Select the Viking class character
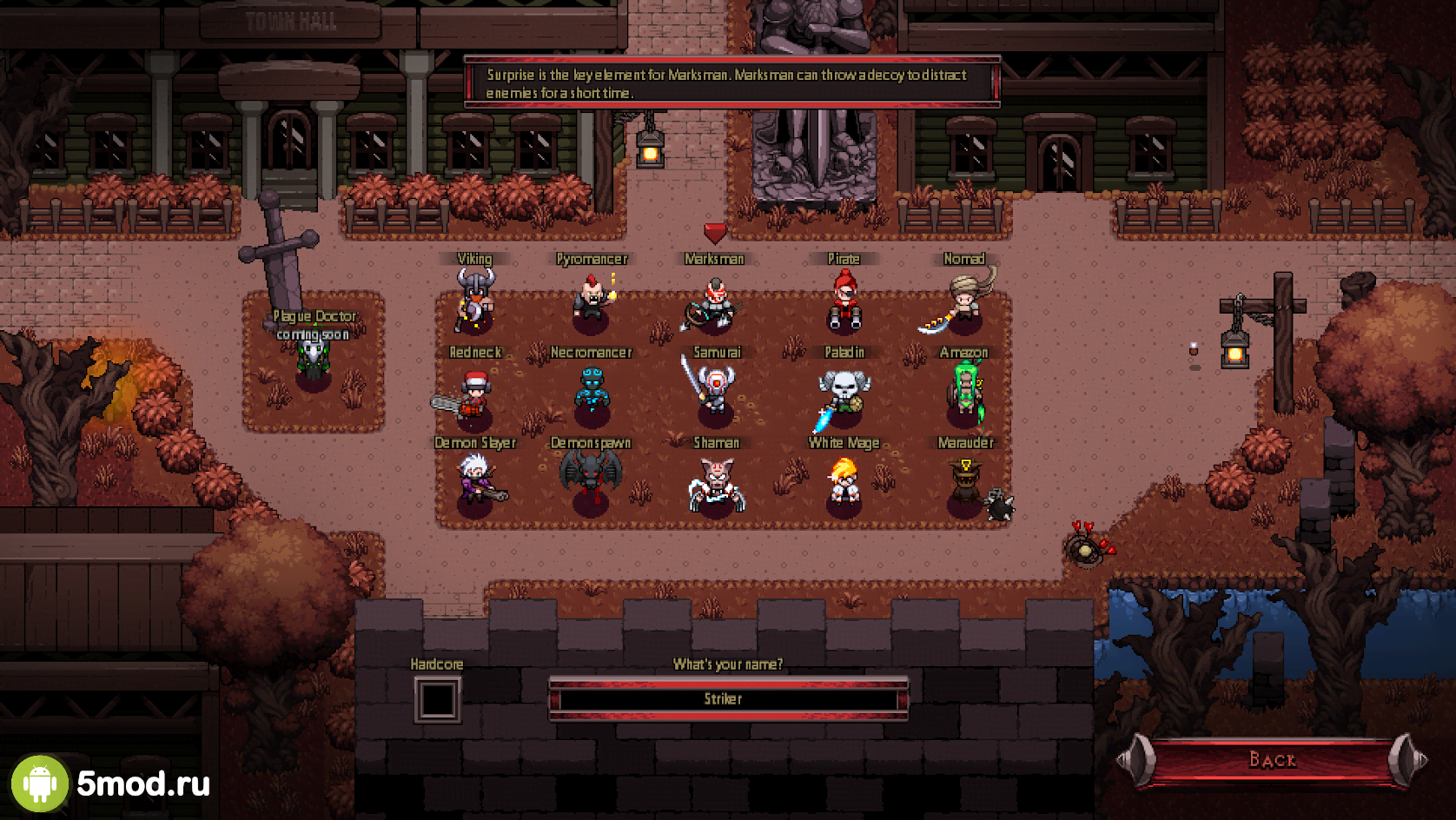The width and height of the screenshot is (1456, 820). click(474, 301)
